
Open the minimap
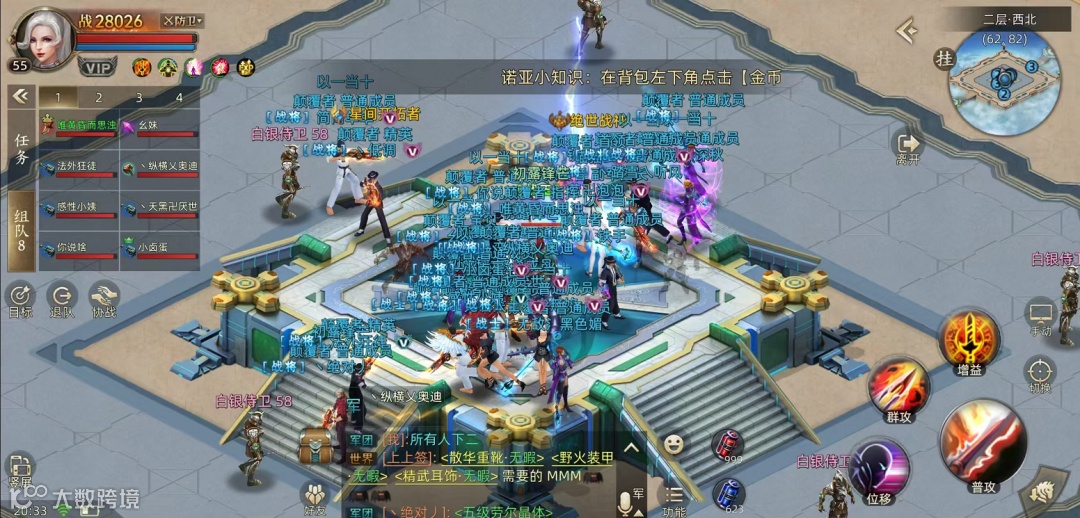(1003, 82)
